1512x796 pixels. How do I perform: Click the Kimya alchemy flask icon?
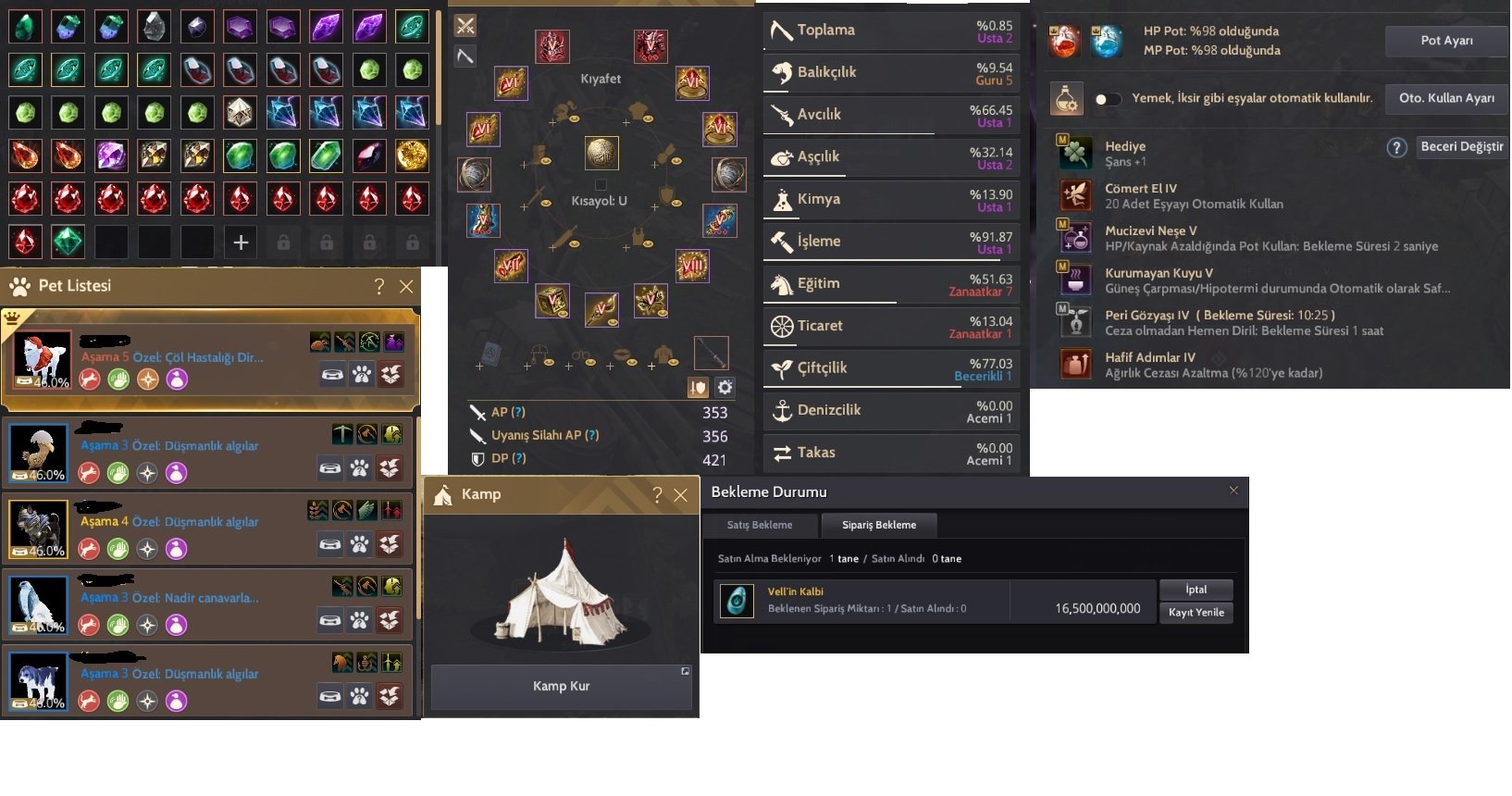click(783, 199)
